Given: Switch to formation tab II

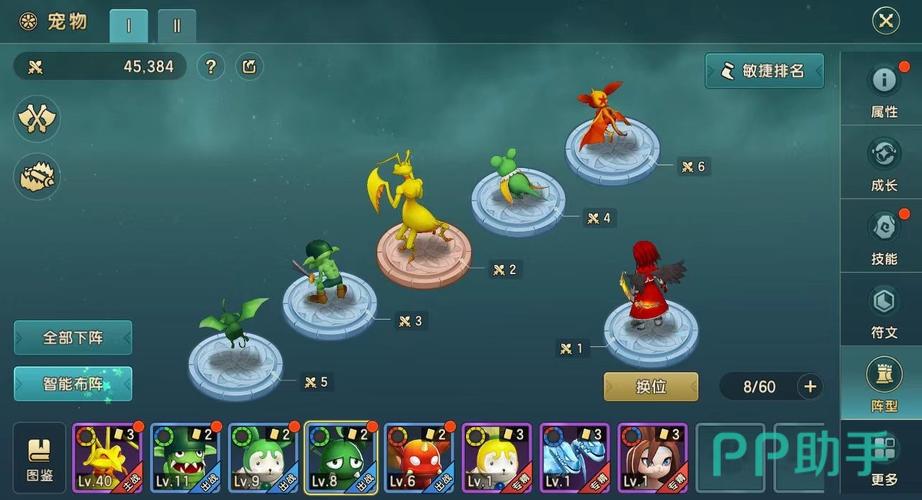Looking at the screenshot, I should [177, 26].
